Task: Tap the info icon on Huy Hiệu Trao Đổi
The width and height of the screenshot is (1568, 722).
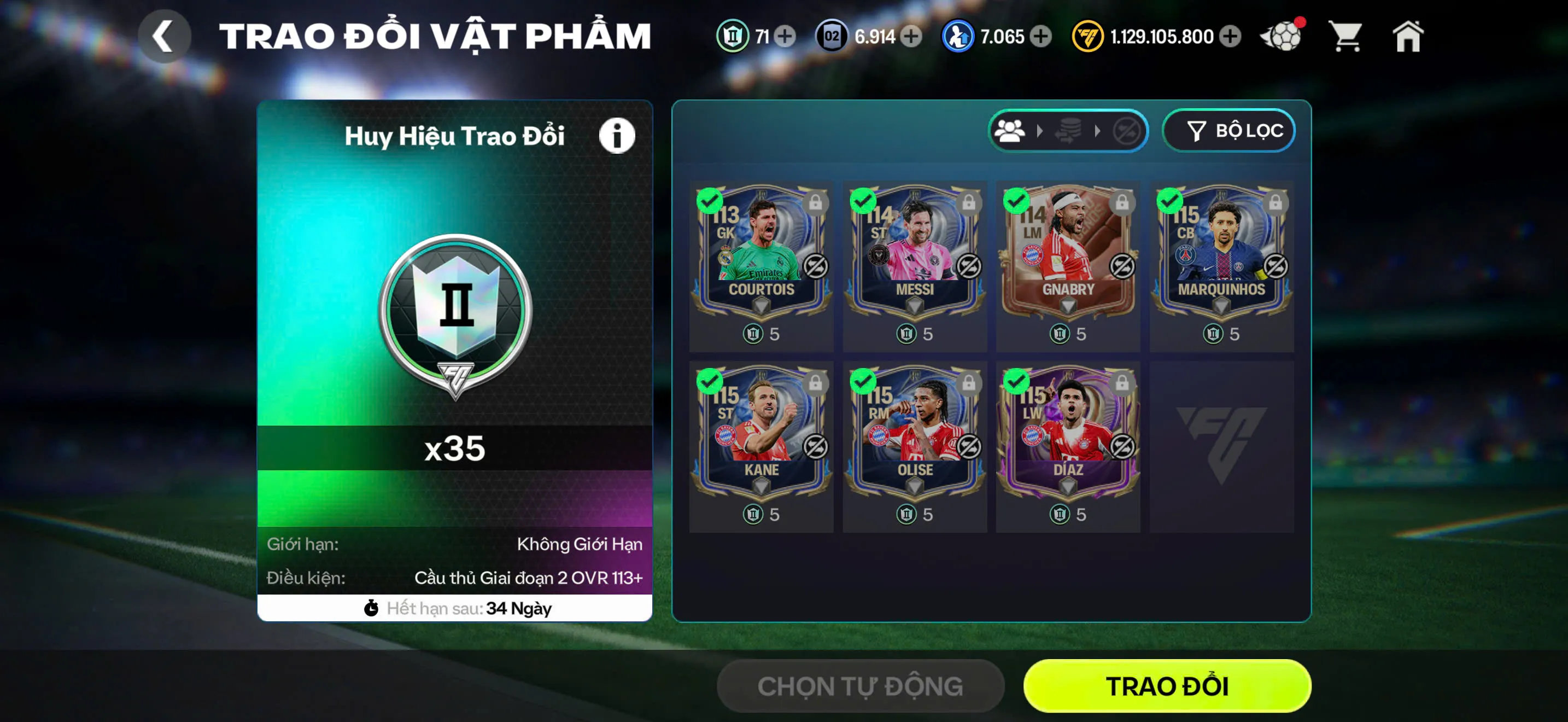Action: pos(616,135)
